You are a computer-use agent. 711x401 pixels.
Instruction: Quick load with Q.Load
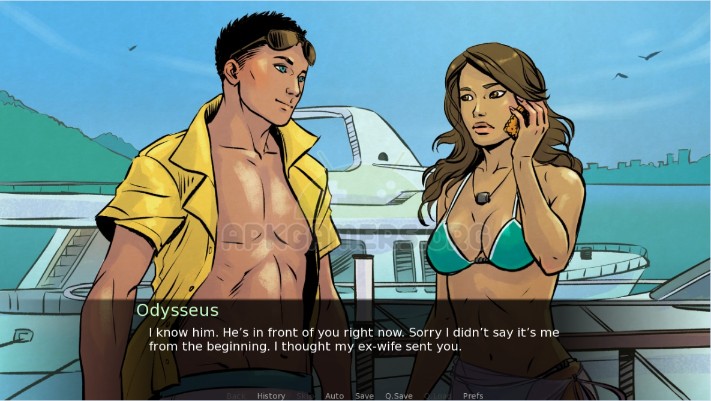click(437, 396)
